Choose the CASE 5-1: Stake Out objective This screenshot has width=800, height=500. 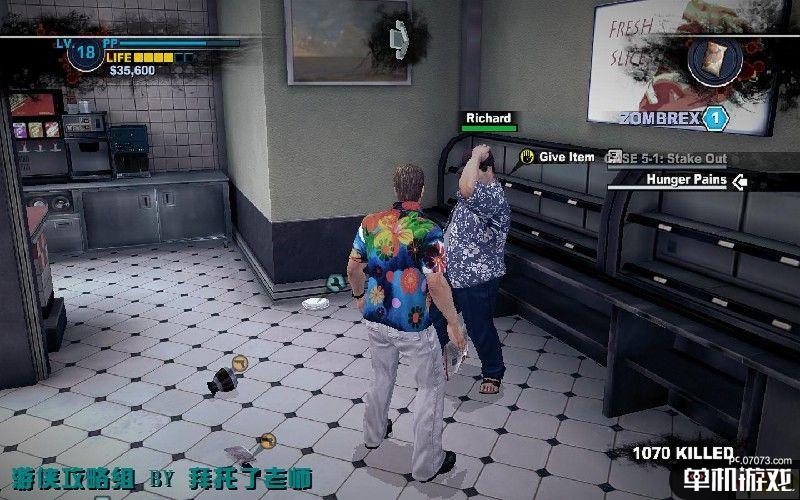pyautogui.click(x=668, y=158)
